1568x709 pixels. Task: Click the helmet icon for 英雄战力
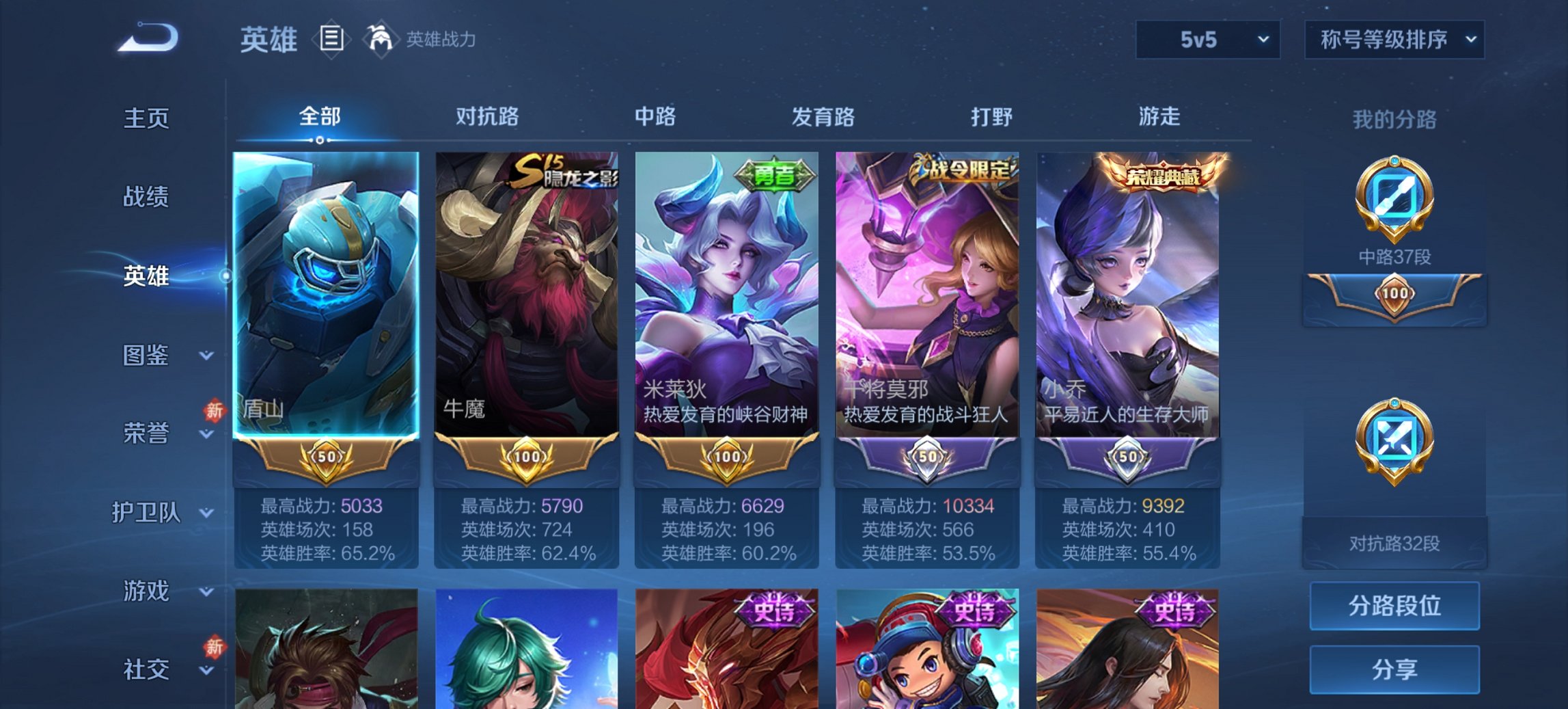pos(381,39)
